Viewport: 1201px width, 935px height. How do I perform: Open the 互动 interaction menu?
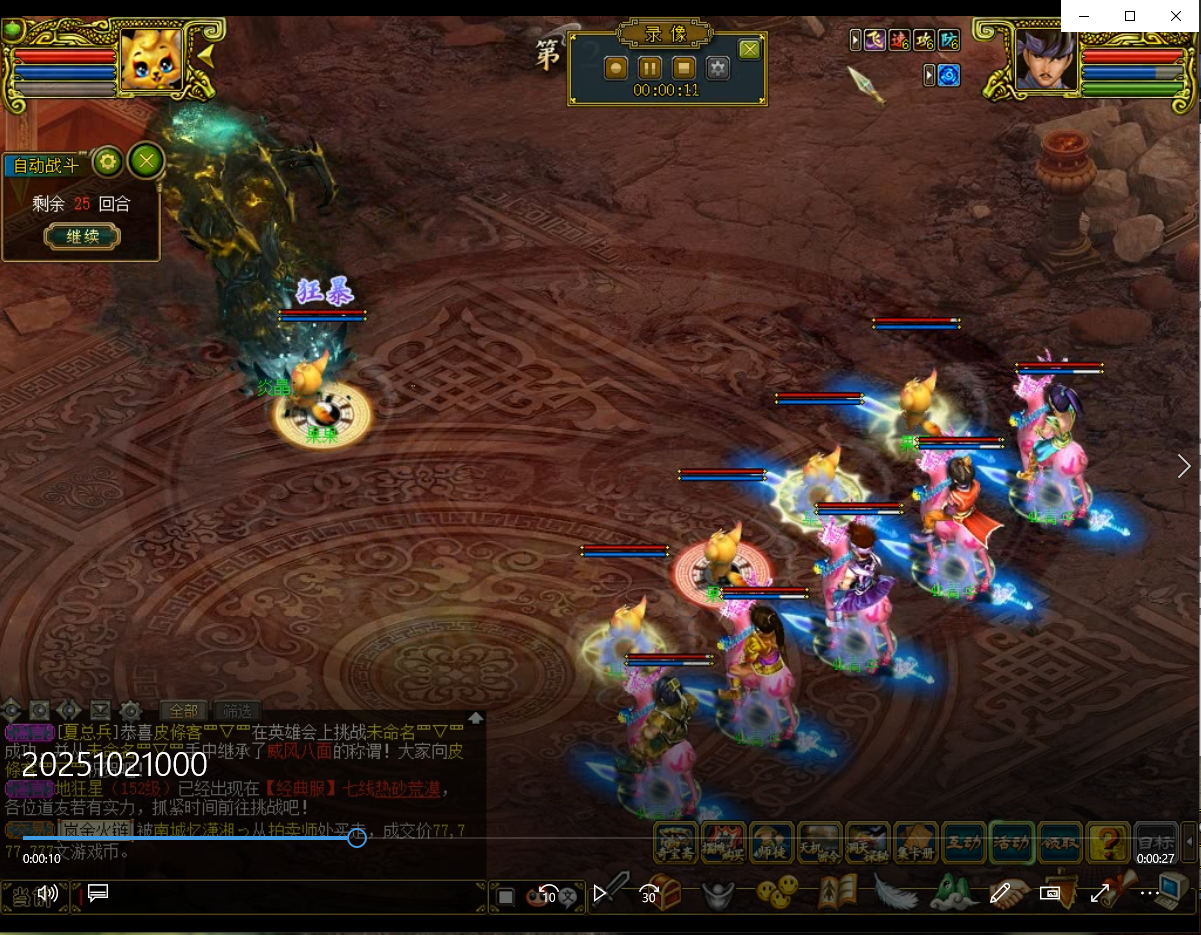(x=964, y=843)
